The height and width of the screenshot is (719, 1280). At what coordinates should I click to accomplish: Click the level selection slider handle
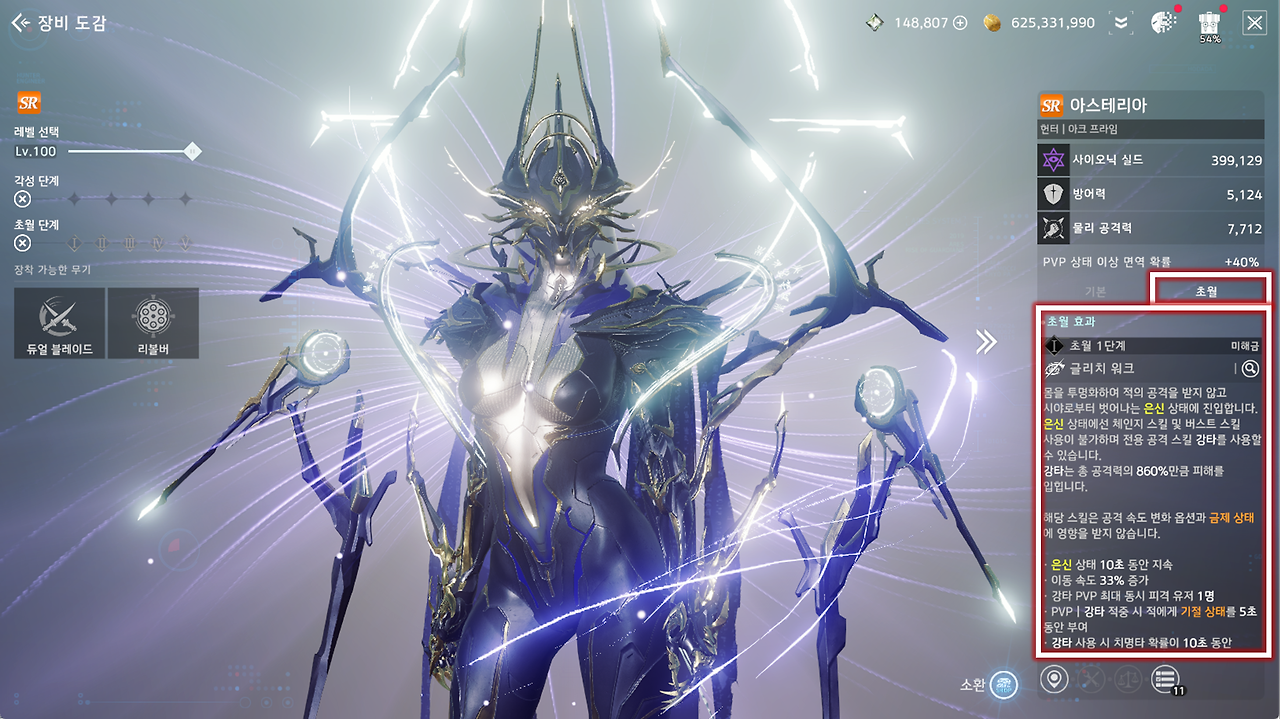coord(193,151)
